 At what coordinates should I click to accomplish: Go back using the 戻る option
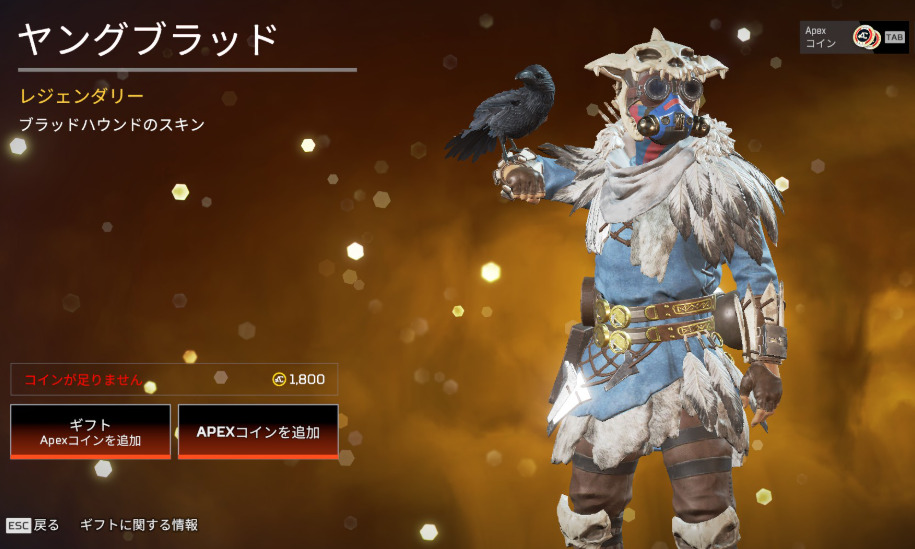pos(34,525)
